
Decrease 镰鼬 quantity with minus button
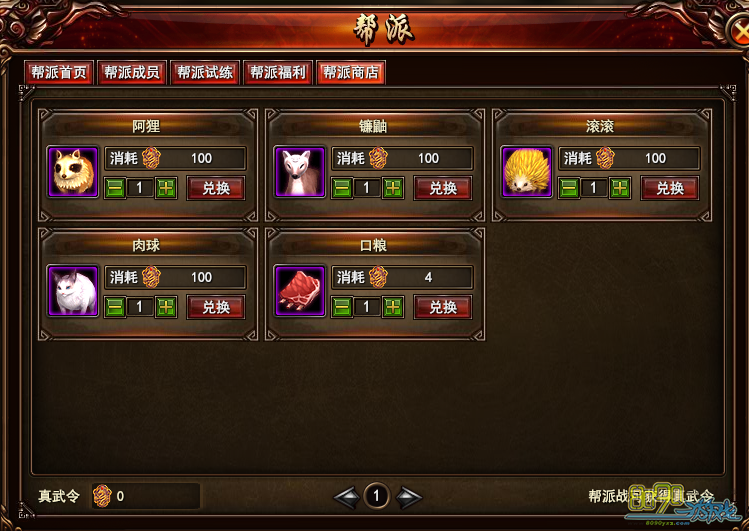point(342,188)
